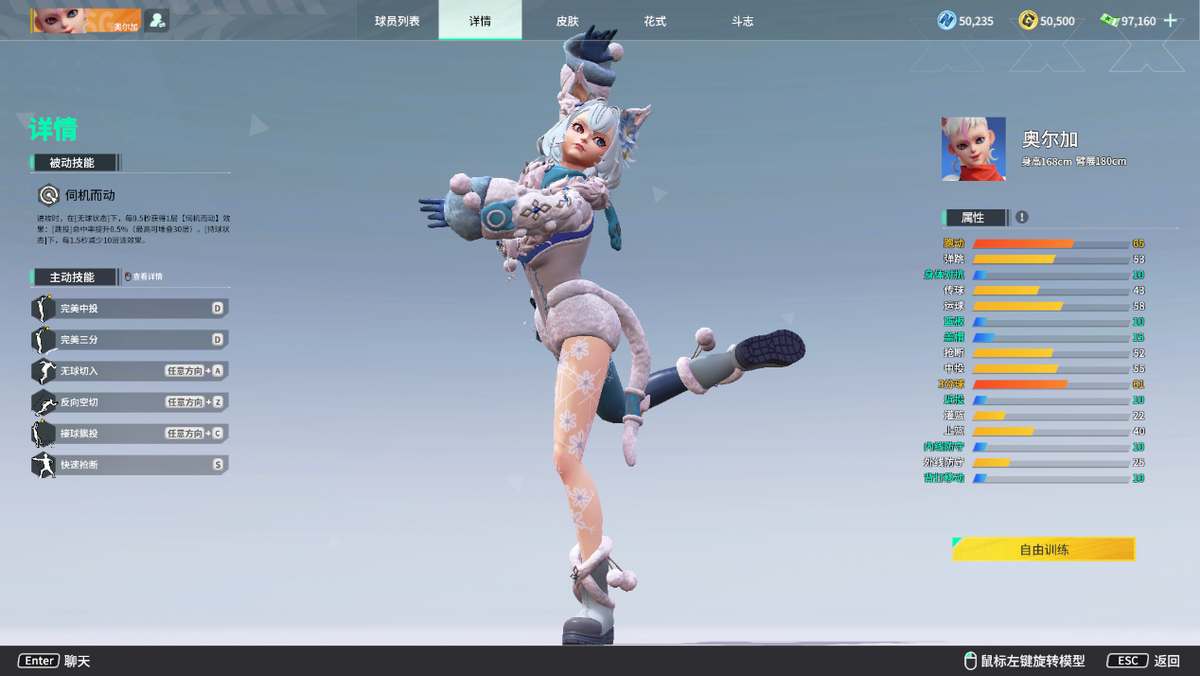
Task: Click the plus button to add currency
Action: (1170, 20)
